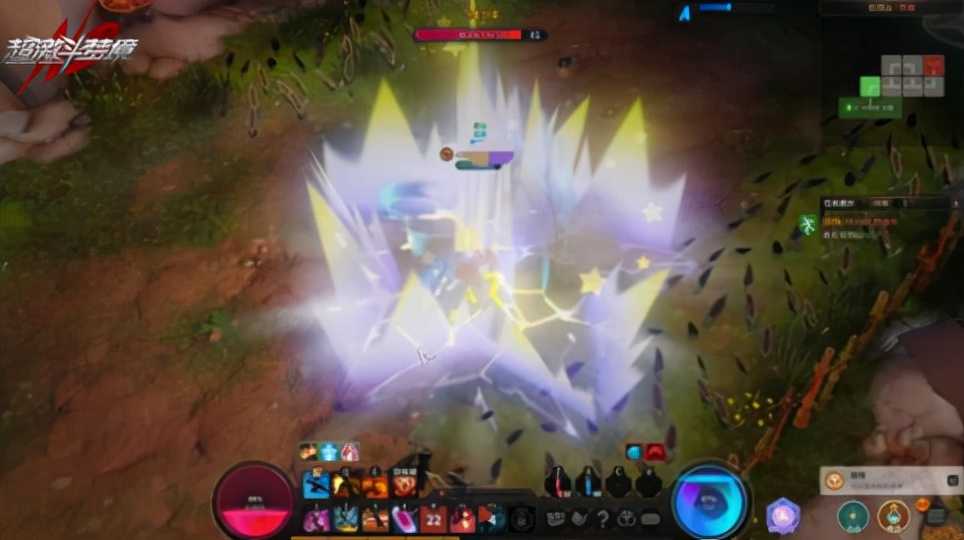The image size is (964, 540).
Task: Click the blue orb buff icon
Action: point(634,452)
